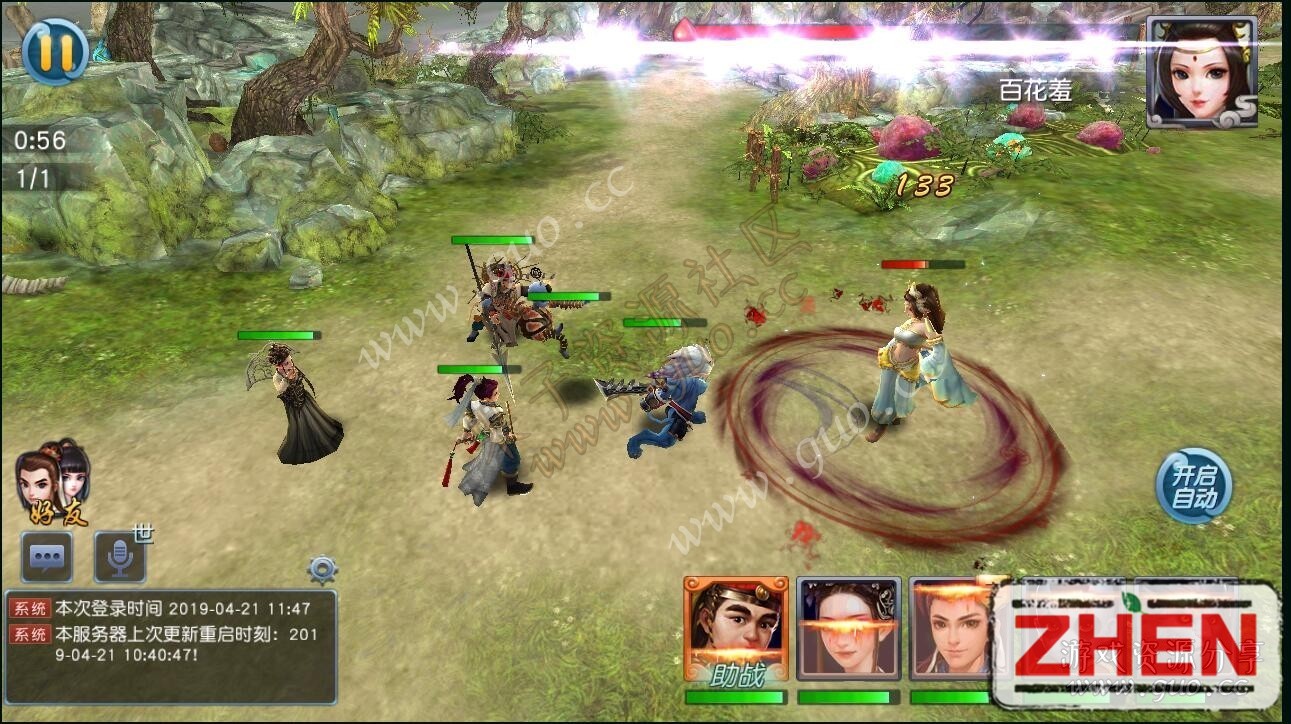Select the 百花羞 boss portrait
The image size is (1291, 724).
(1201, 72)
